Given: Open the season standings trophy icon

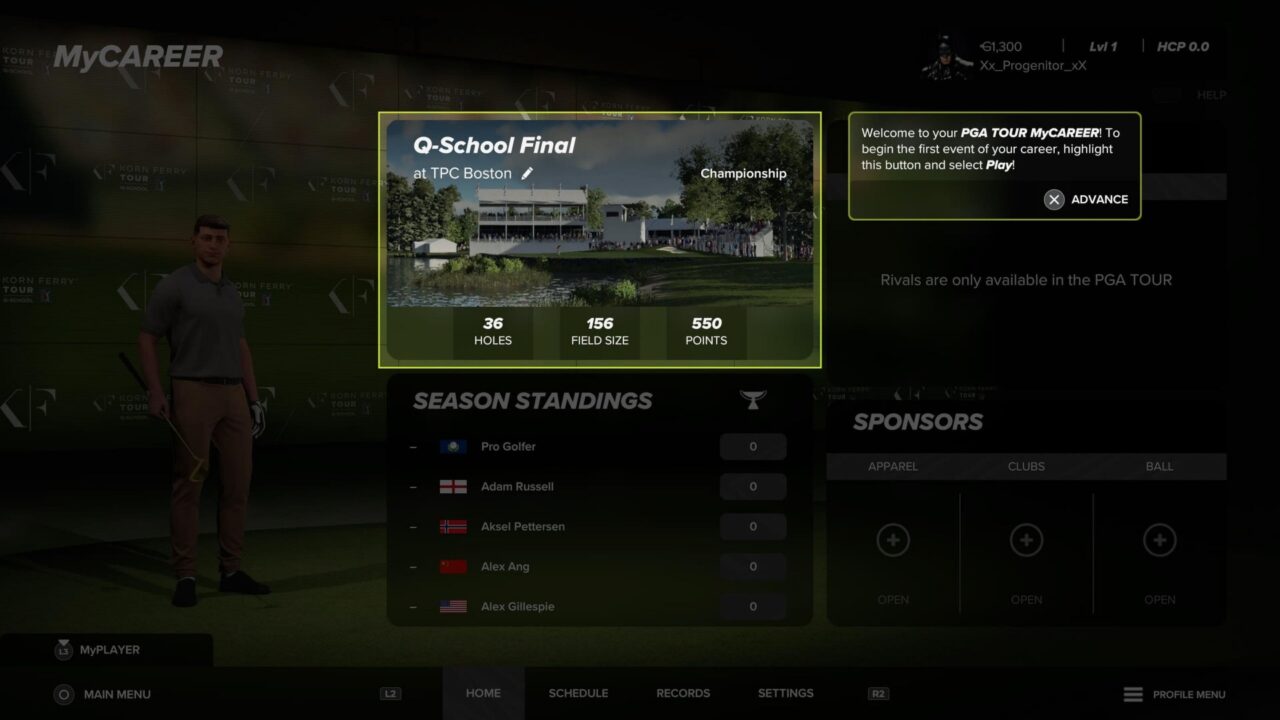Looking at the screenshot, I should [x=753, y=400].
